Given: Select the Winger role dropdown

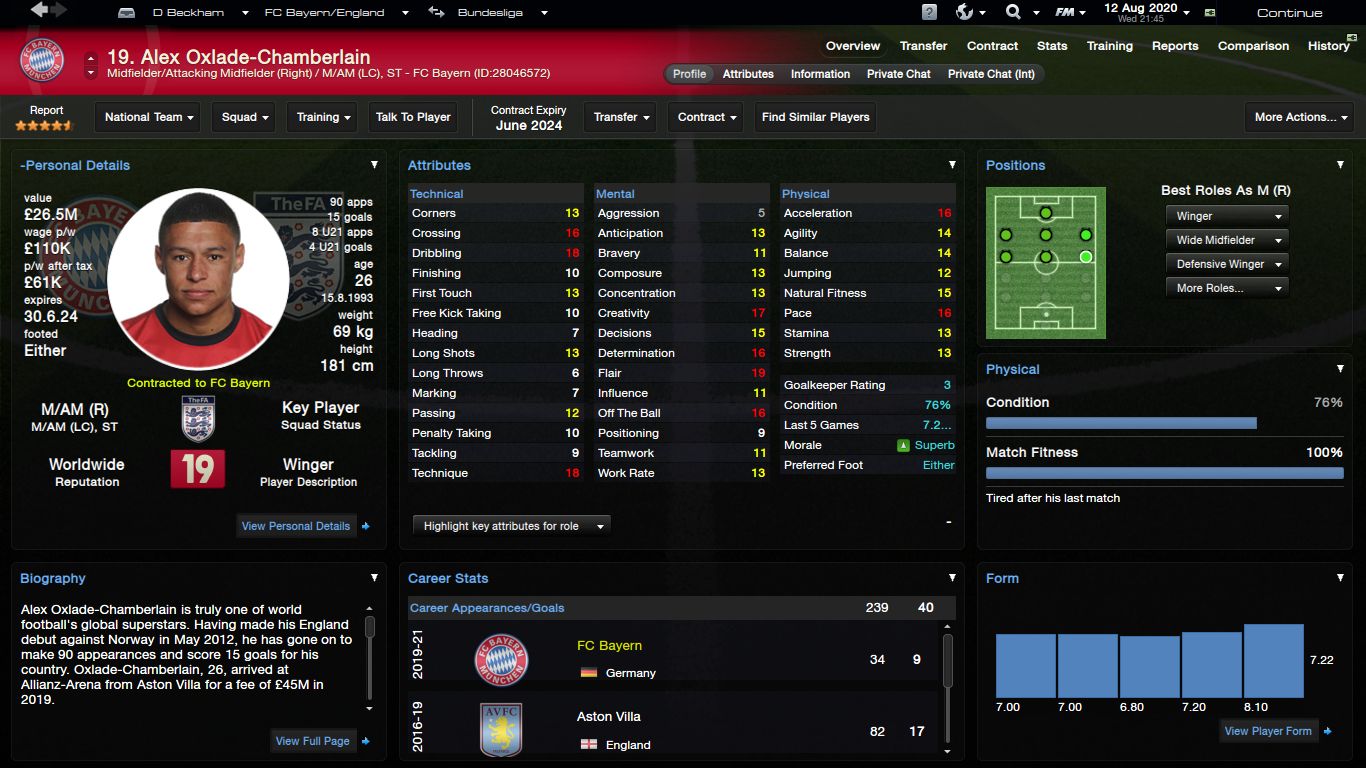Looking at the screenshot, I should point(1227,216).
